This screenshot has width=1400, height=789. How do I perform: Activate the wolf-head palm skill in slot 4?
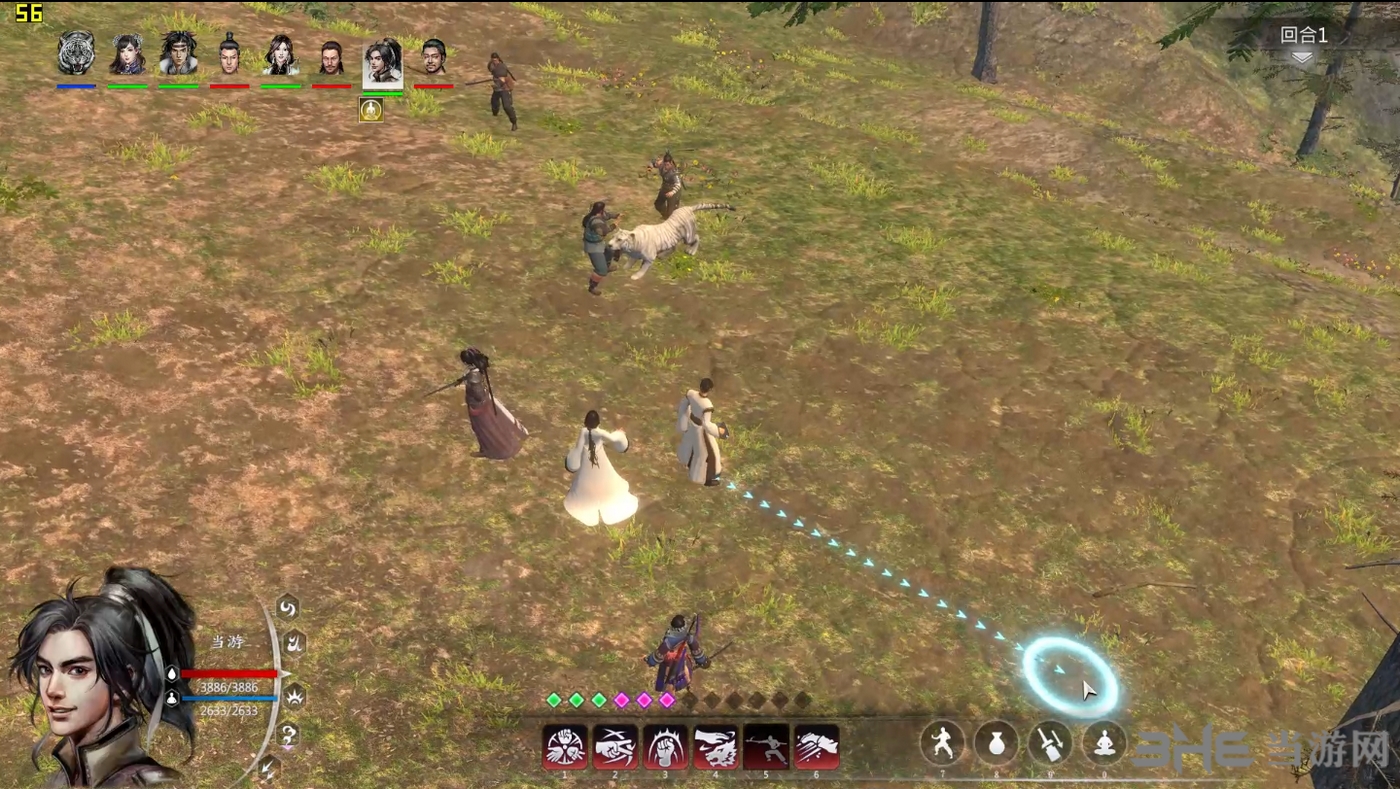716,747
